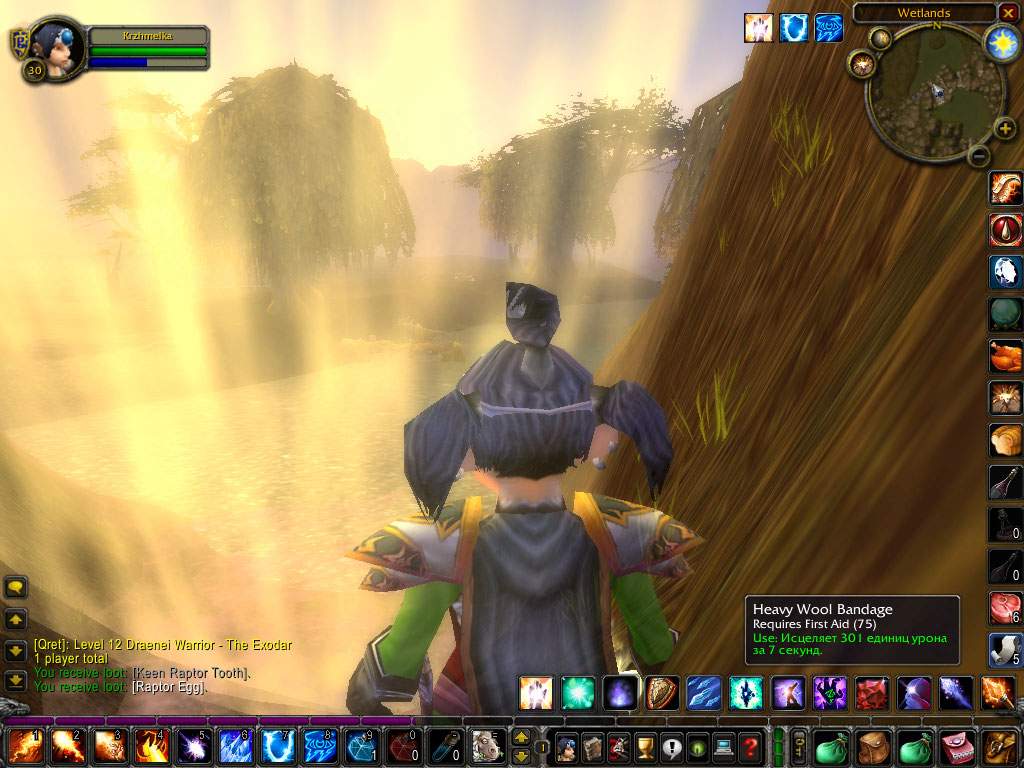Cast the spell in action slot 1
1024x768 pixels.
[x=26, y=747]
